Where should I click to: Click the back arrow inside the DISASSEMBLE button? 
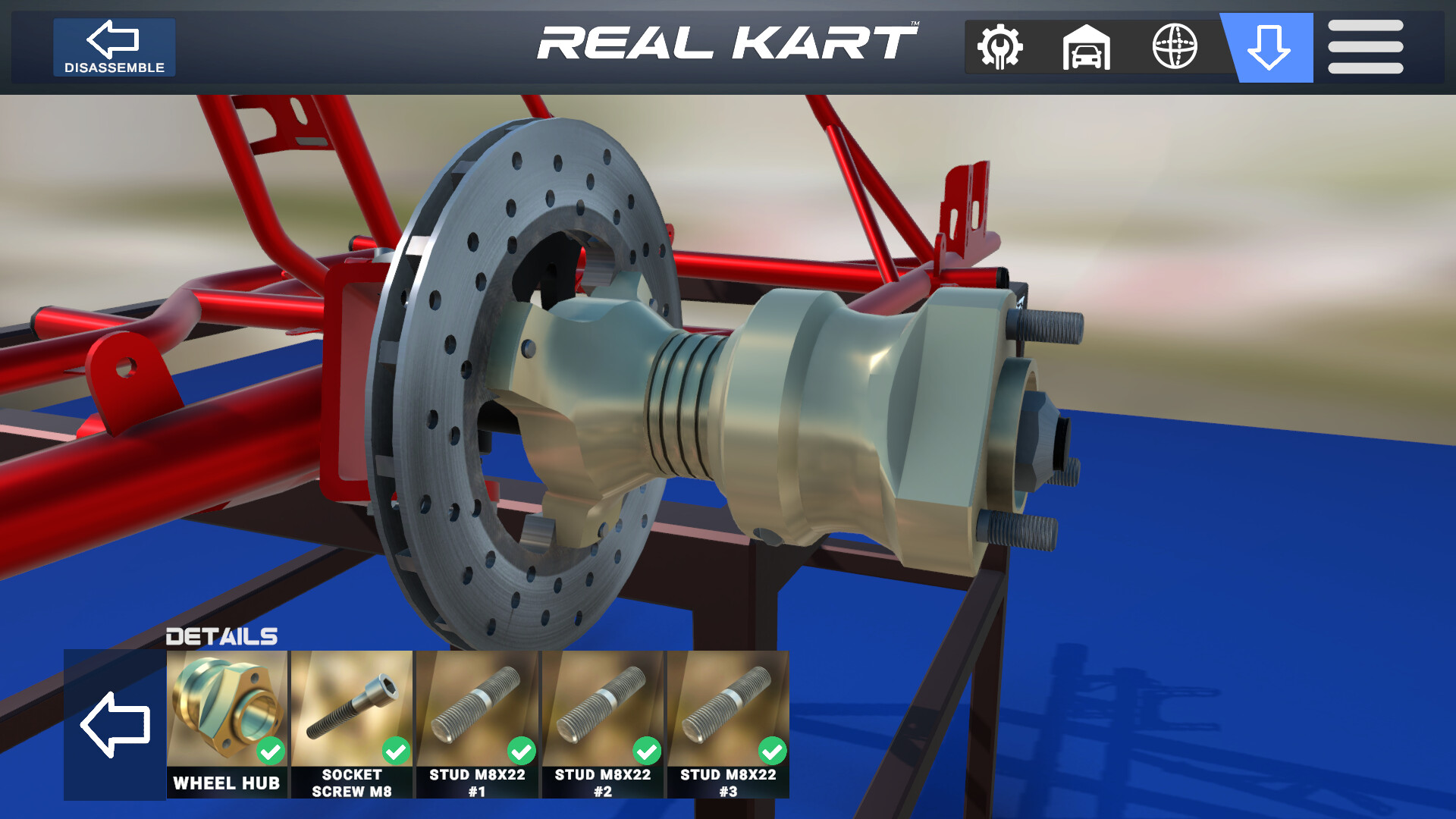pos(114,38)
